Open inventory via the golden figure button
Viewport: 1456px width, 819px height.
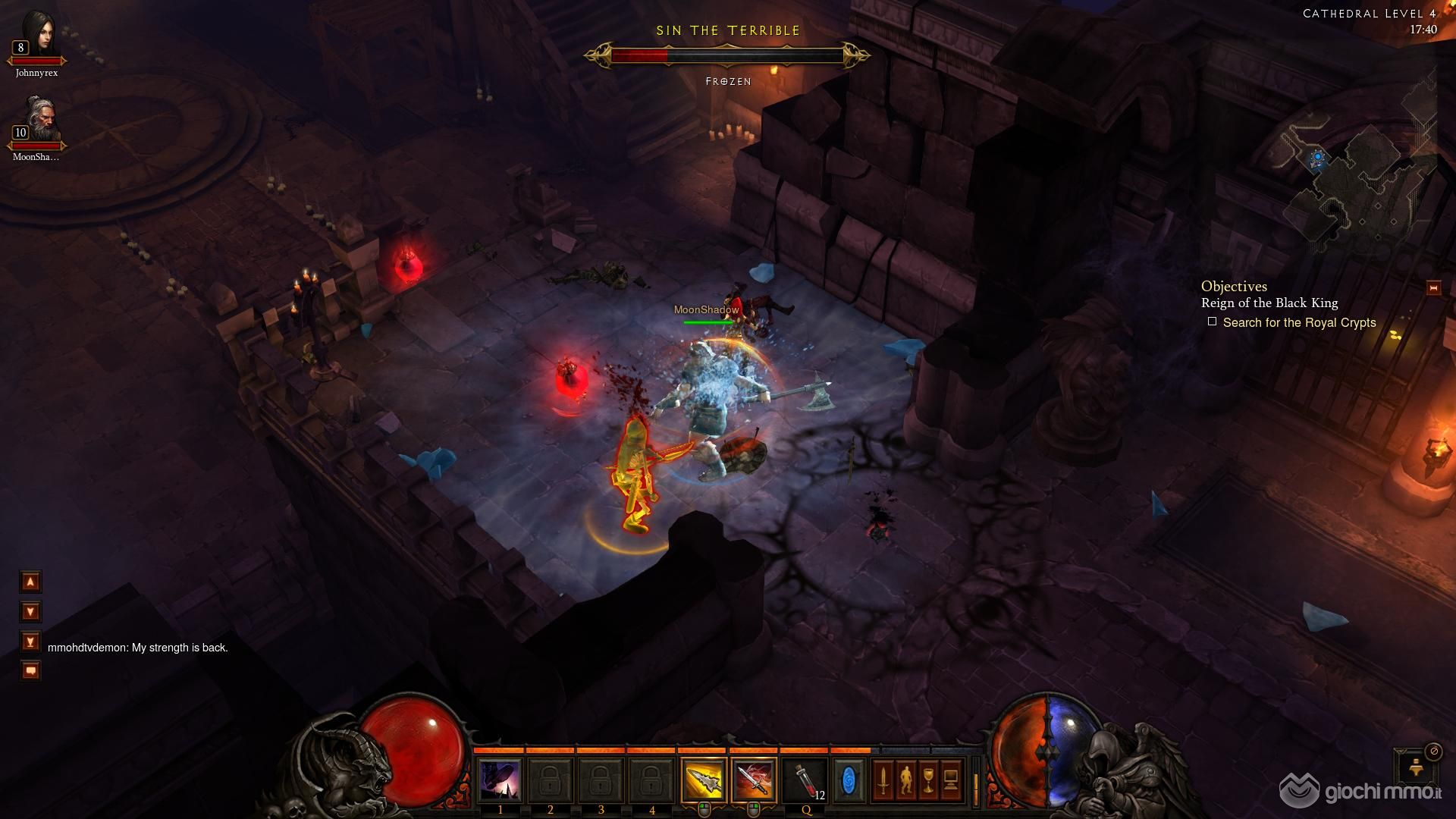coord(905,780)
